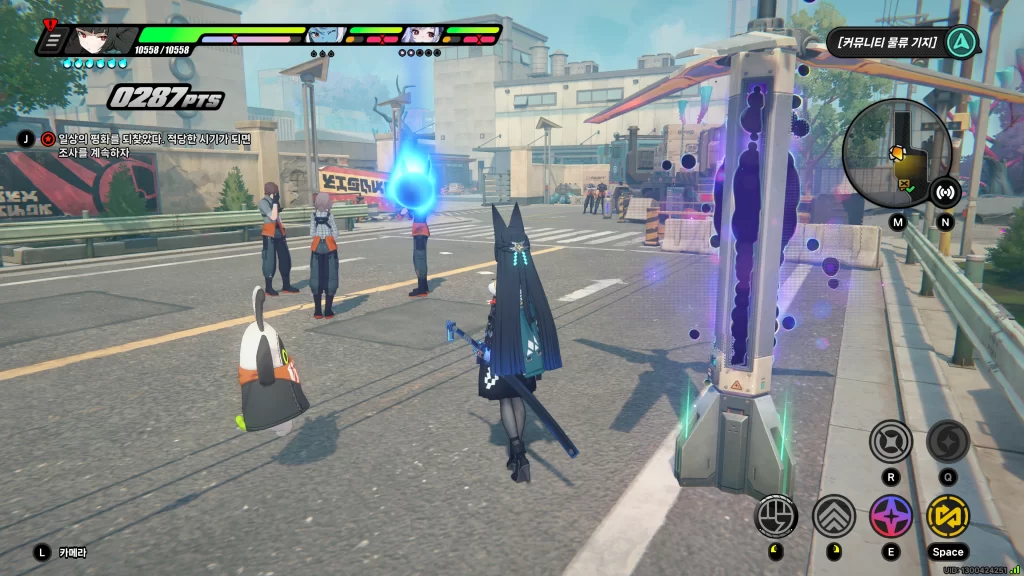Activate the signal wave icon beside the minimap
This screenshot has width=1024, height=576.
[945, 191]
